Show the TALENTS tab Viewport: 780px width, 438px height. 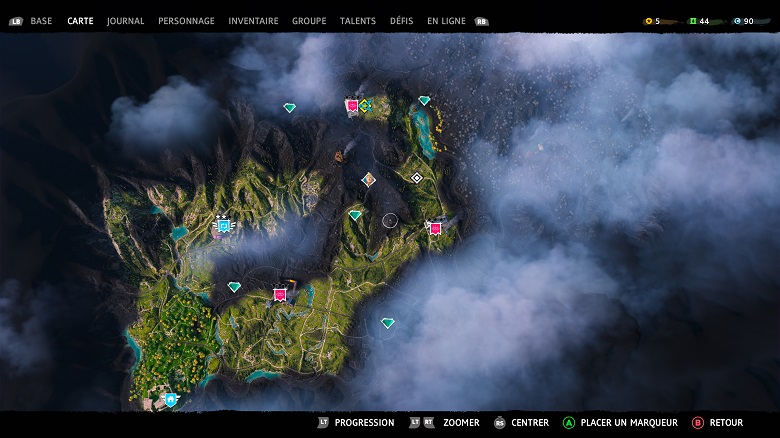[358, 21]
